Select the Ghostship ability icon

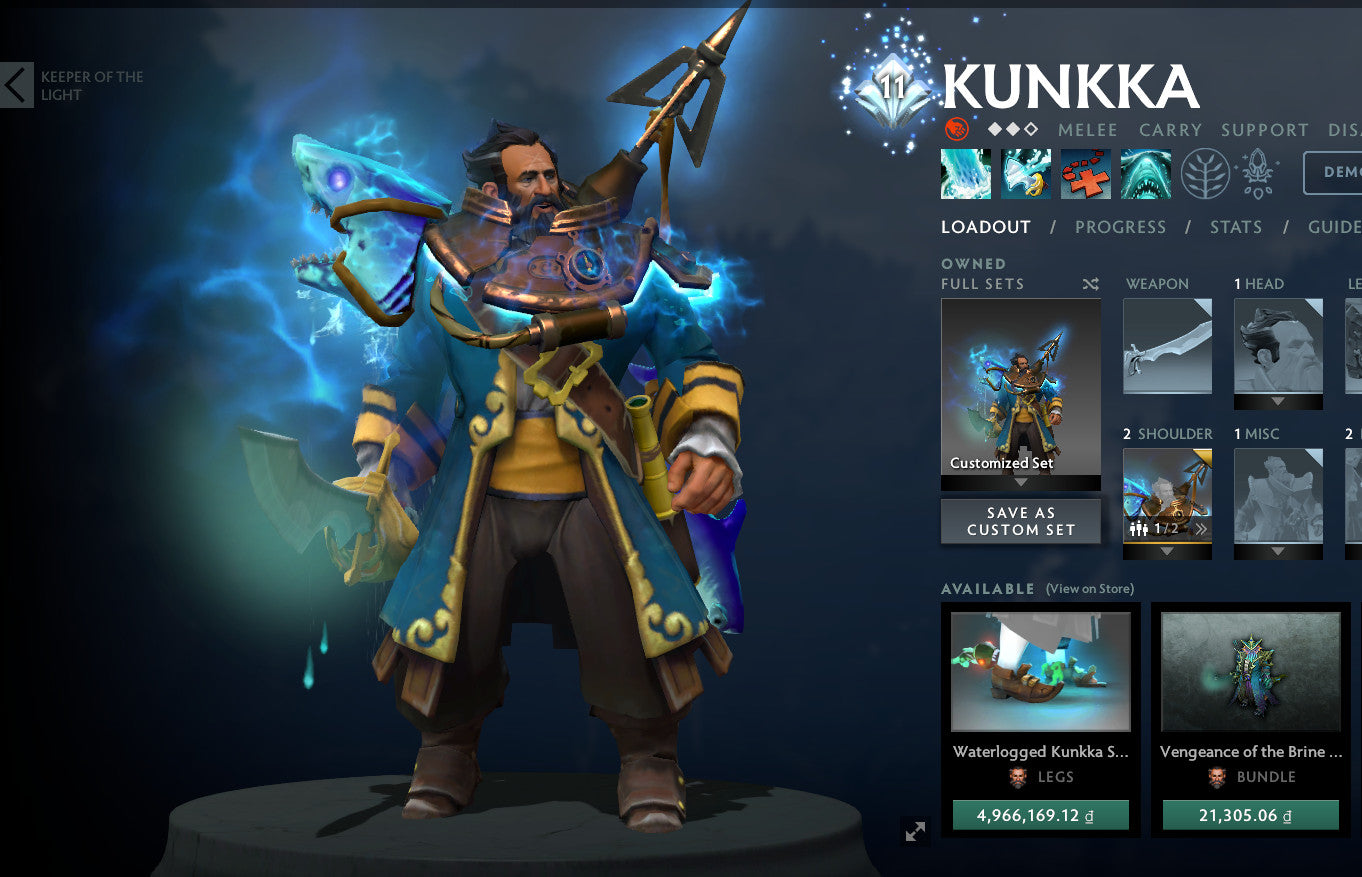[1146, 173]
